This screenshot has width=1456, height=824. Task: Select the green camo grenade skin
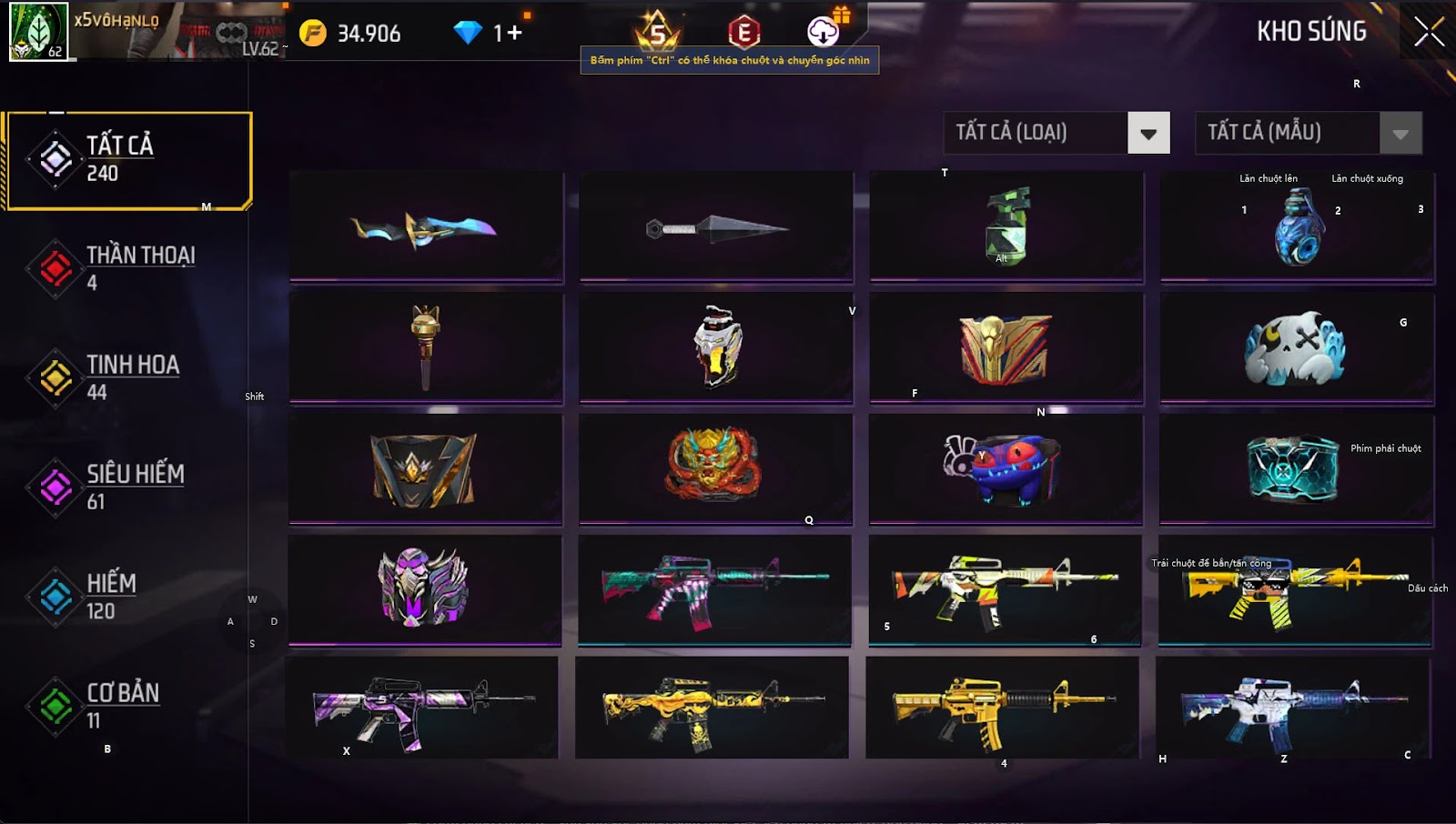1006,226
